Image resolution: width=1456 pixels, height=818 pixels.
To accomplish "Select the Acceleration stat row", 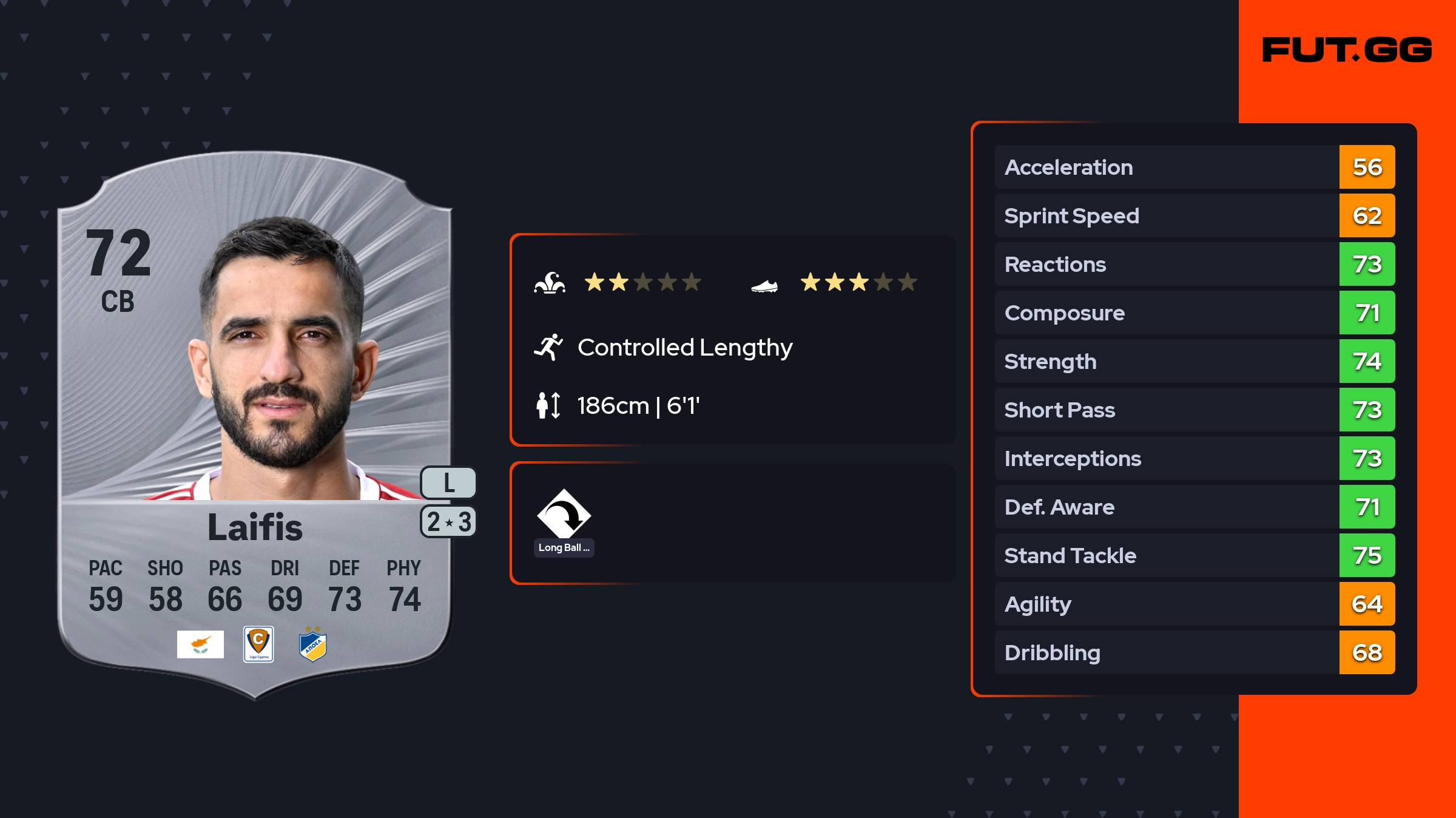I will [1194, 167].
